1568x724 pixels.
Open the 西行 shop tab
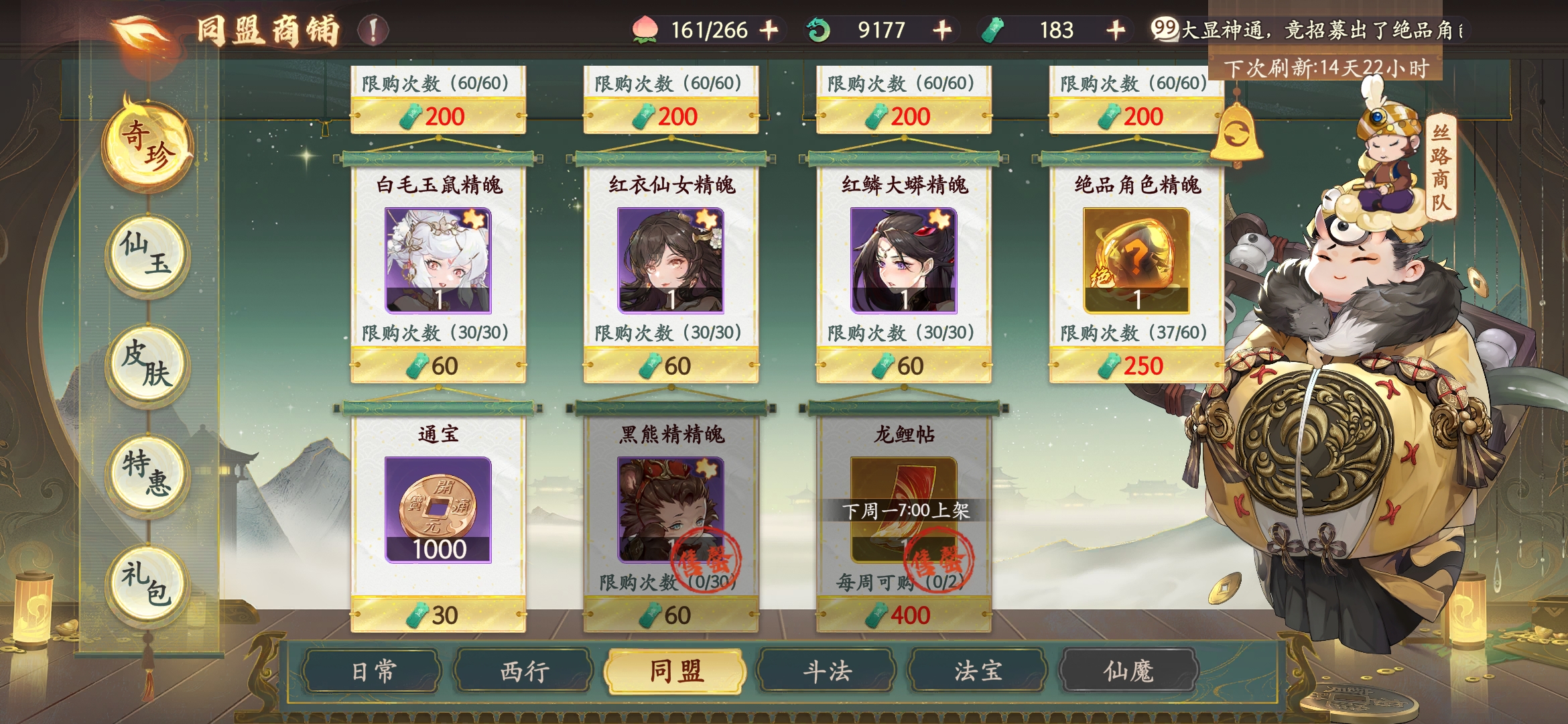pyautogui.click(x=525, y=671)
